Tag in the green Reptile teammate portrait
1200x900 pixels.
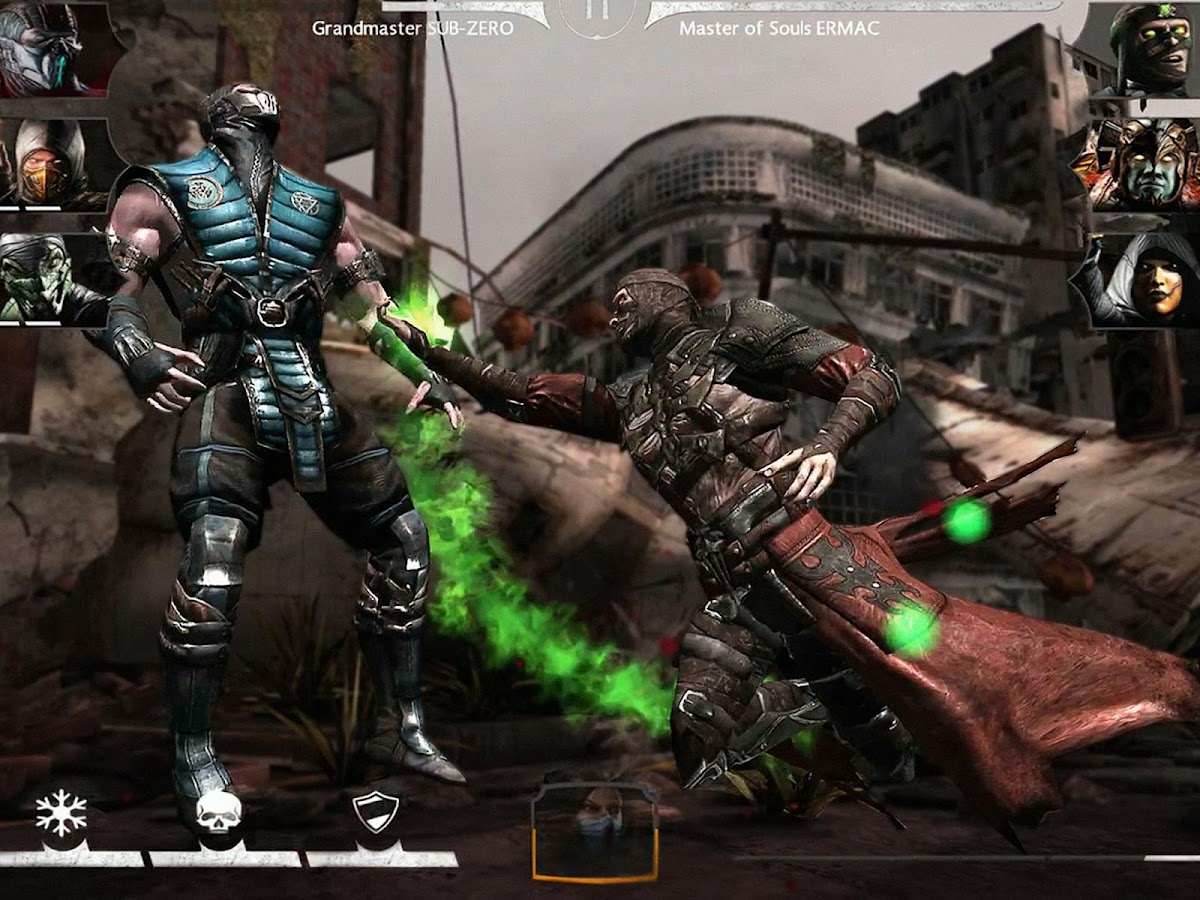click(x=45, y=277)
